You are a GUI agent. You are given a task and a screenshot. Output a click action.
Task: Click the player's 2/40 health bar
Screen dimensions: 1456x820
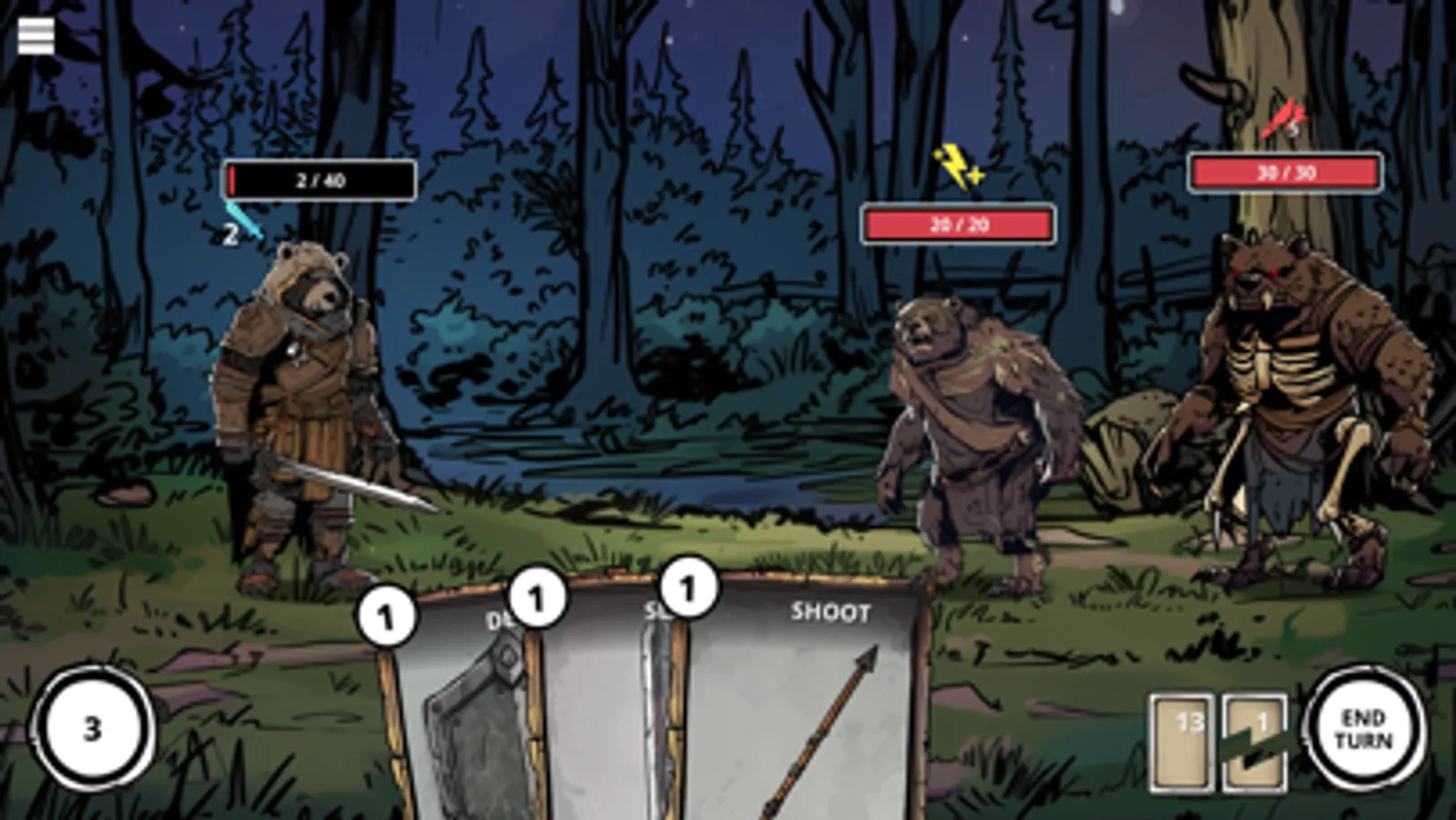click(319, 180)
